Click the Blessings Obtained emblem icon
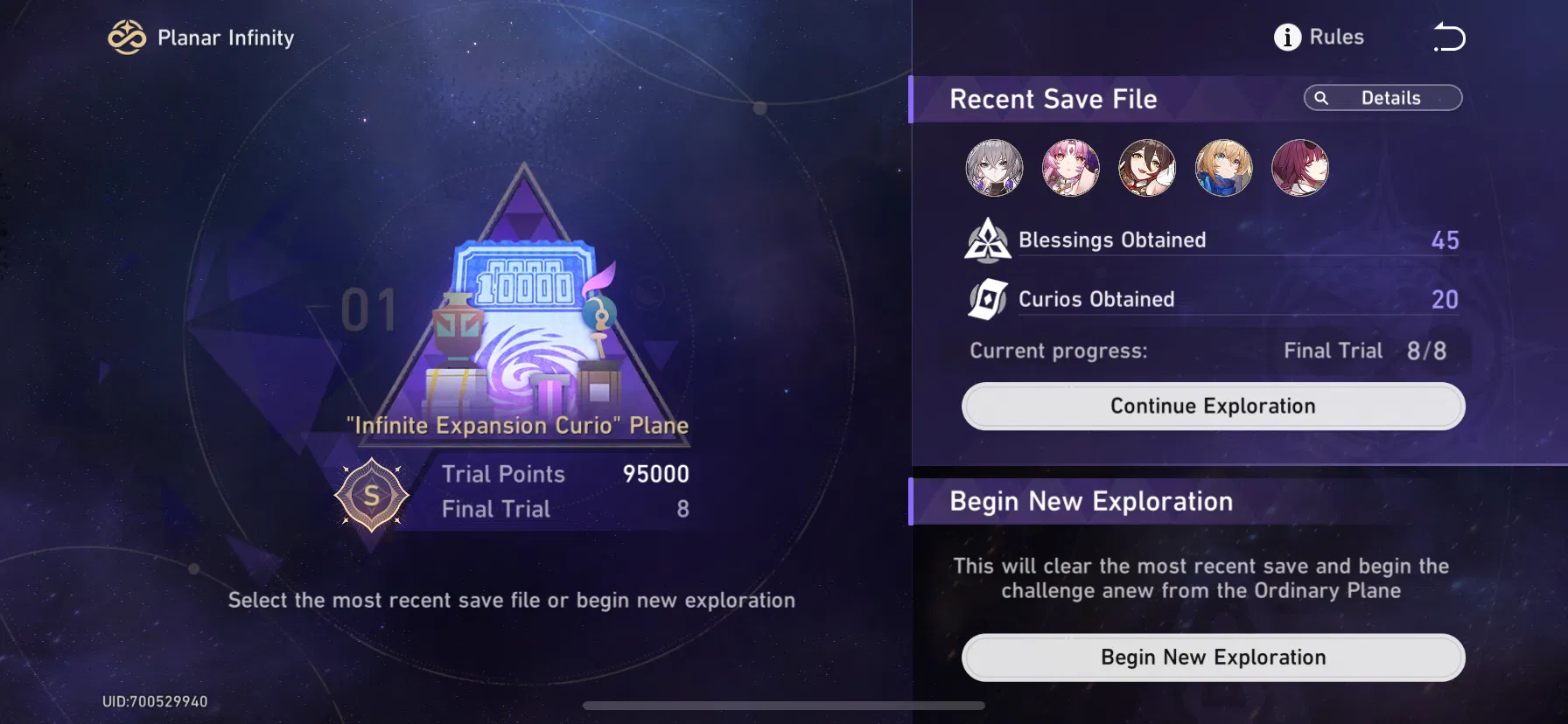 987,240
